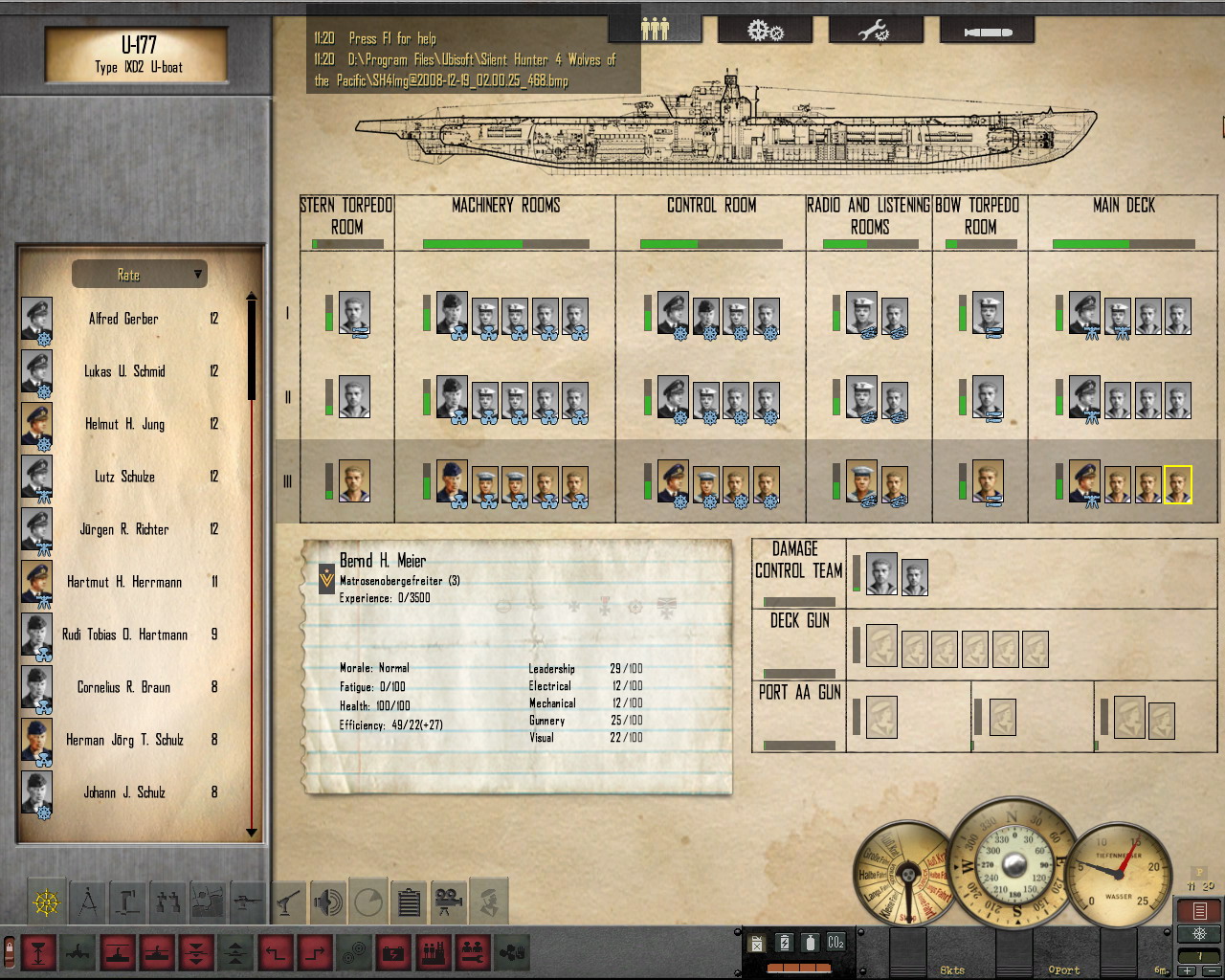Toggle the battery recharge order button
This screenshot has width=1225, height=980.
tap(393, 952)
